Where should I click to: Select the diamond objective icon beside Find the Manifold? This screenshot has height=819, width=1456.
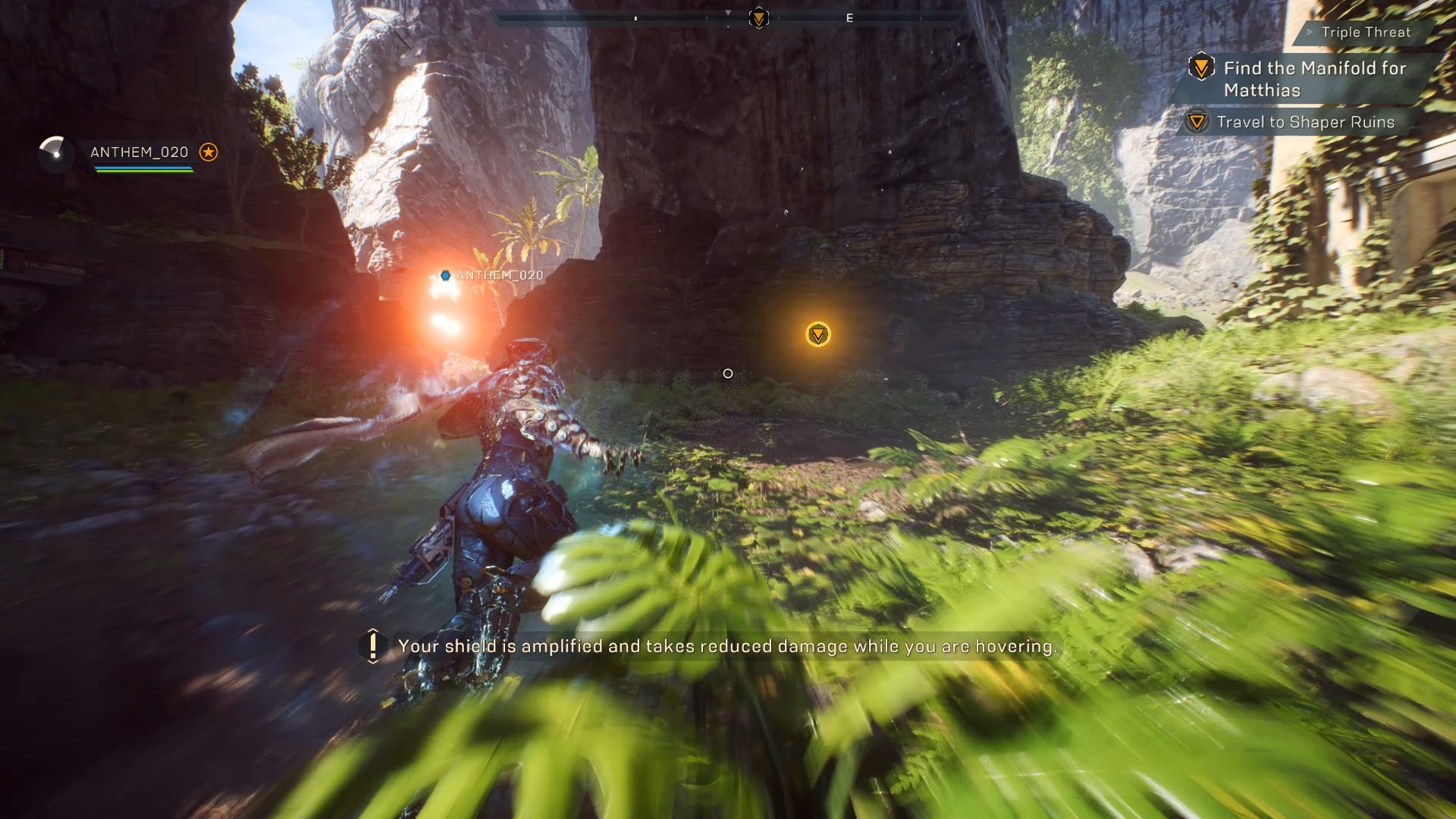tap(1200, 68)
